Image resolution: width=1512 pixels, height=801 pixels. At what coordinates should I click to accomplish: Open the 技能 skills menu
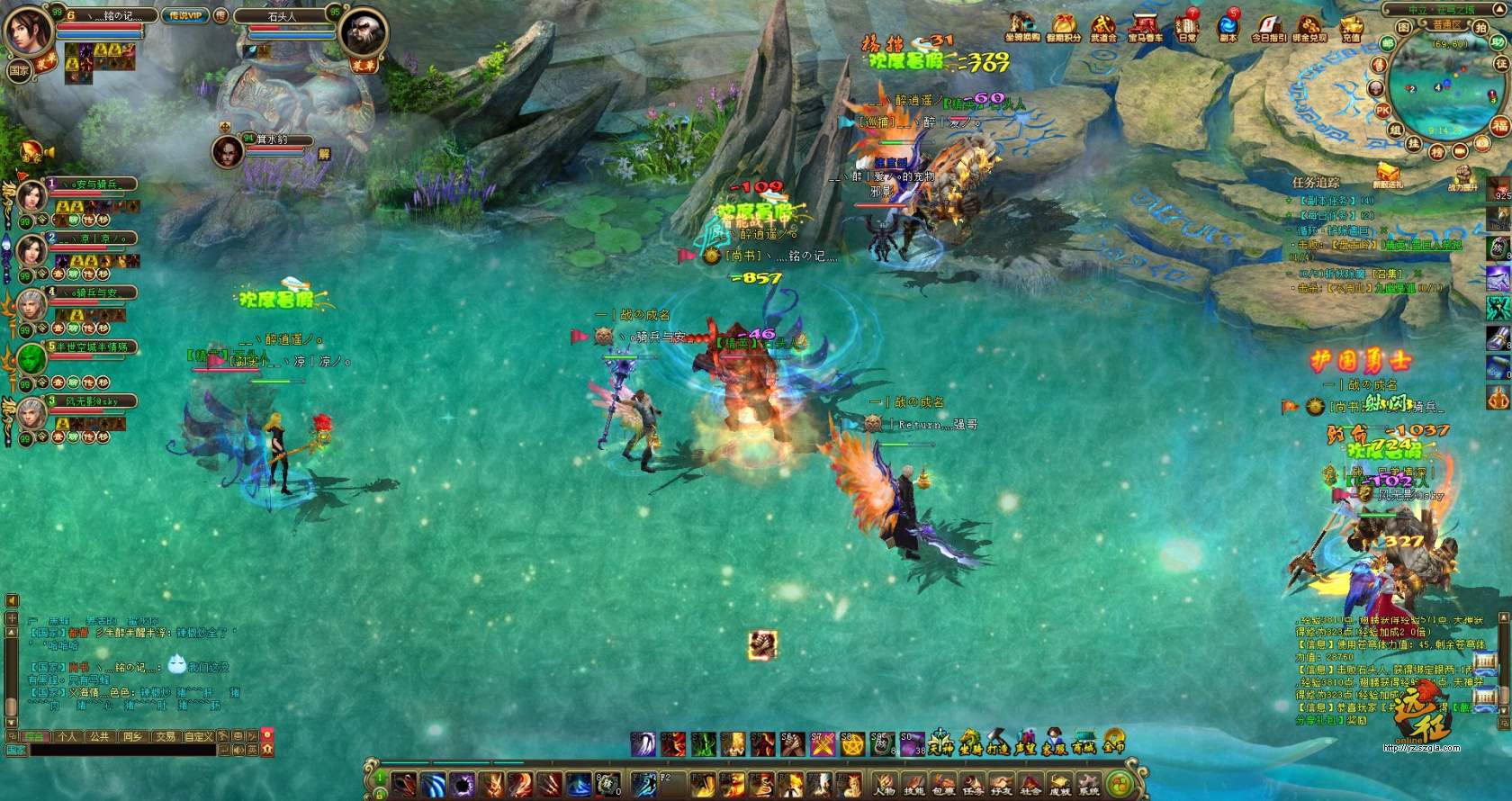coord(913,784)
